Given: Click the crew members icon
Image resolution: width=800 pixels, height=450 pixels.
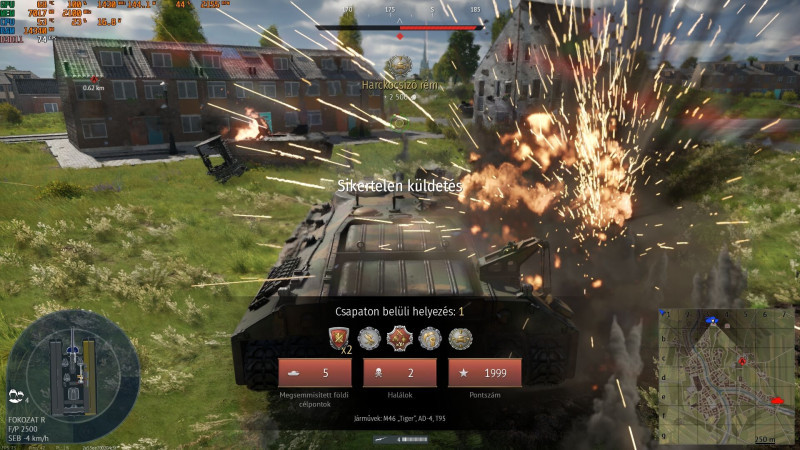Looking at the screenshot, I should pyautogui.click(x=16, y=394).
